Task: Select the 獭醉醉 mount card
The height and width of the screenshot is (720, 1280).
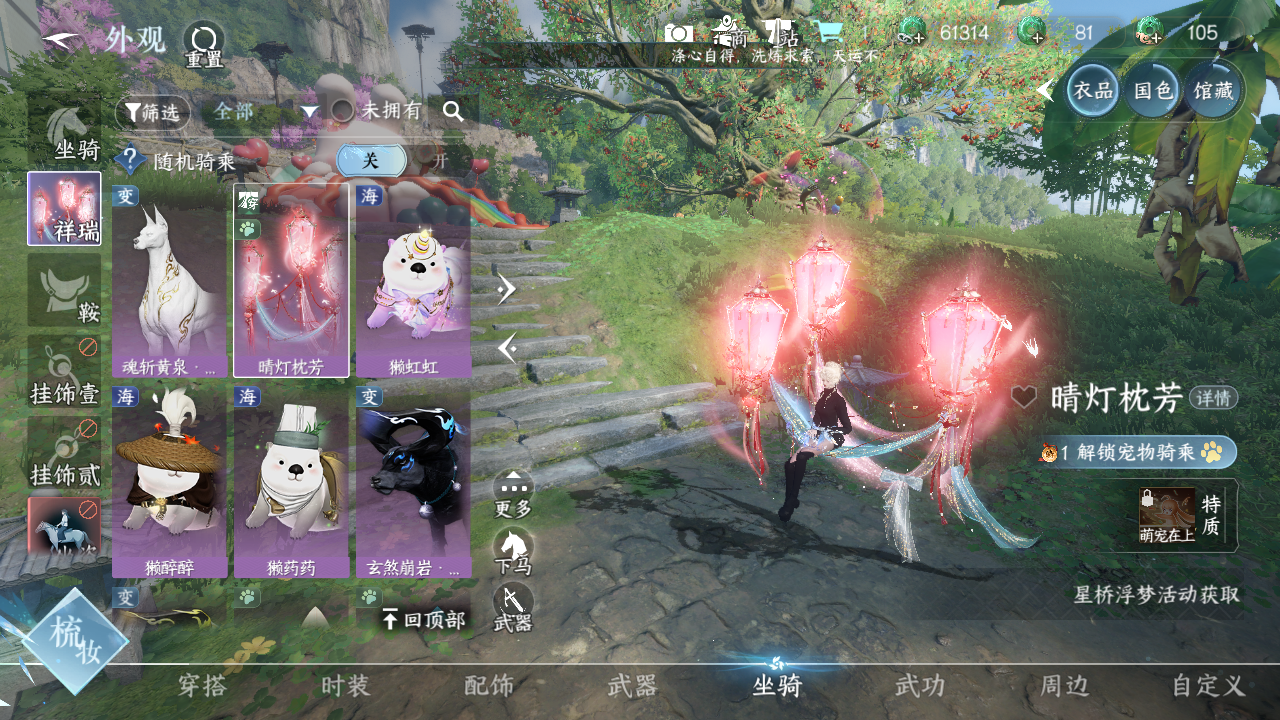Action: point(169,482)
